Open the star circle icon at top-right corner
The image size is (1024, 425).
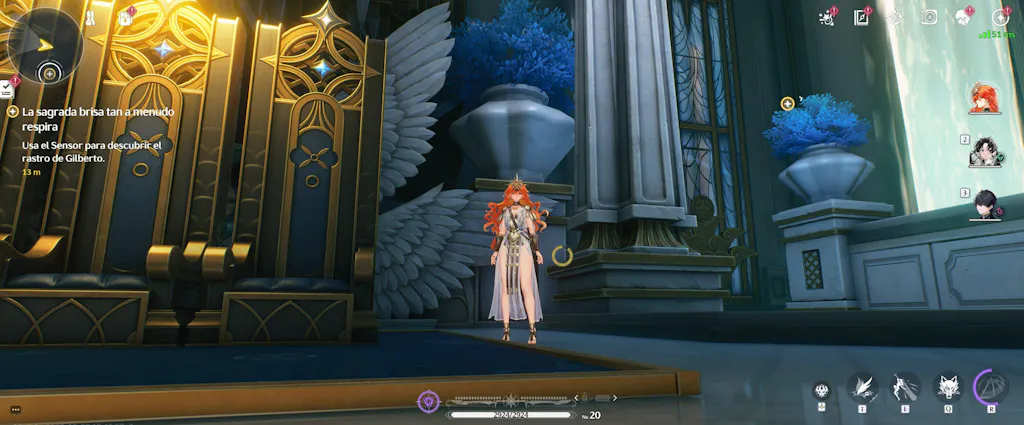click(999, 17)
